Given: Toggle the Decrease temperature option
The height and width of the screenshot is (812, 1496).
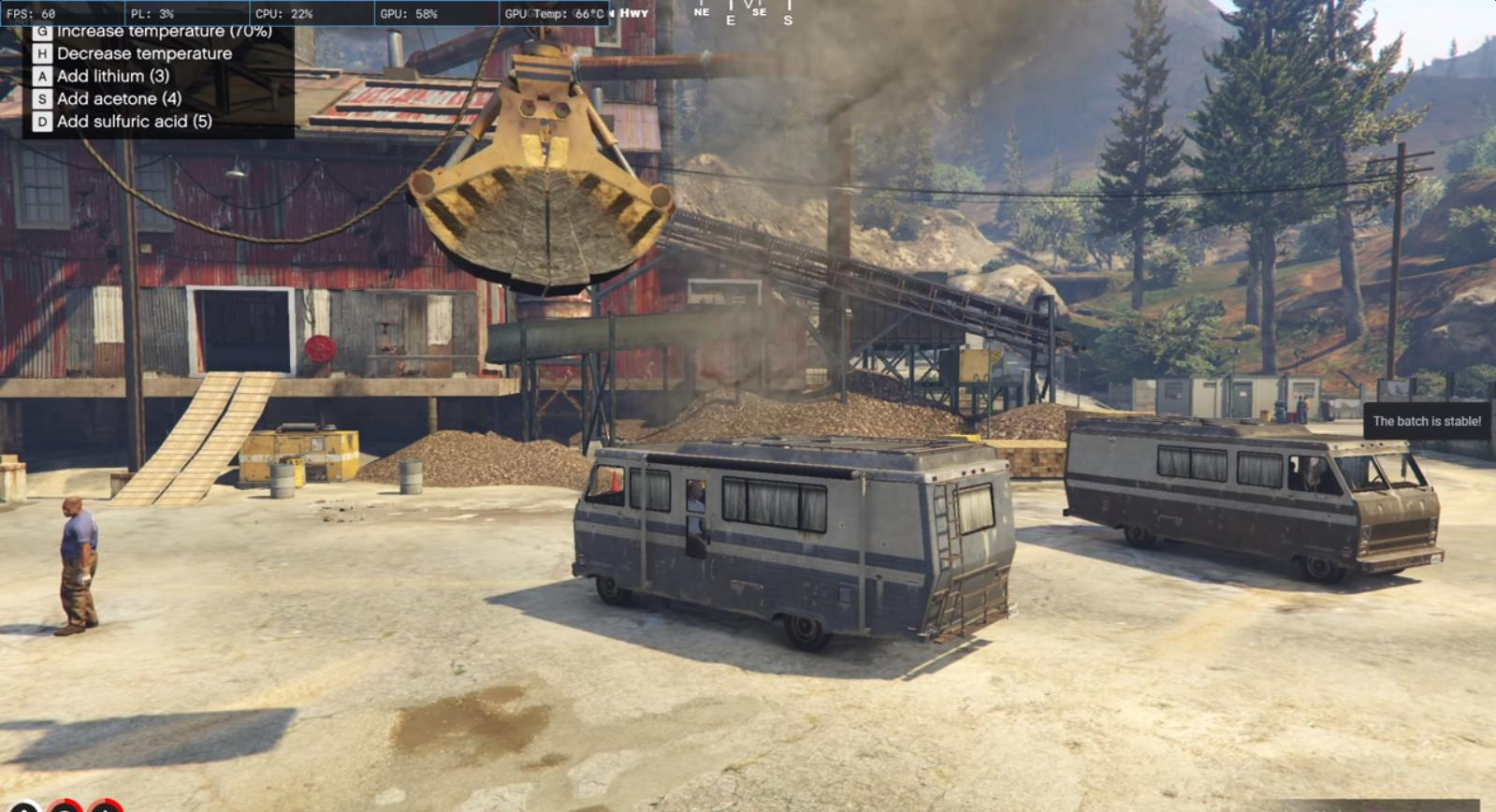Looking at the screenshot, I should [x=143, y=53].
